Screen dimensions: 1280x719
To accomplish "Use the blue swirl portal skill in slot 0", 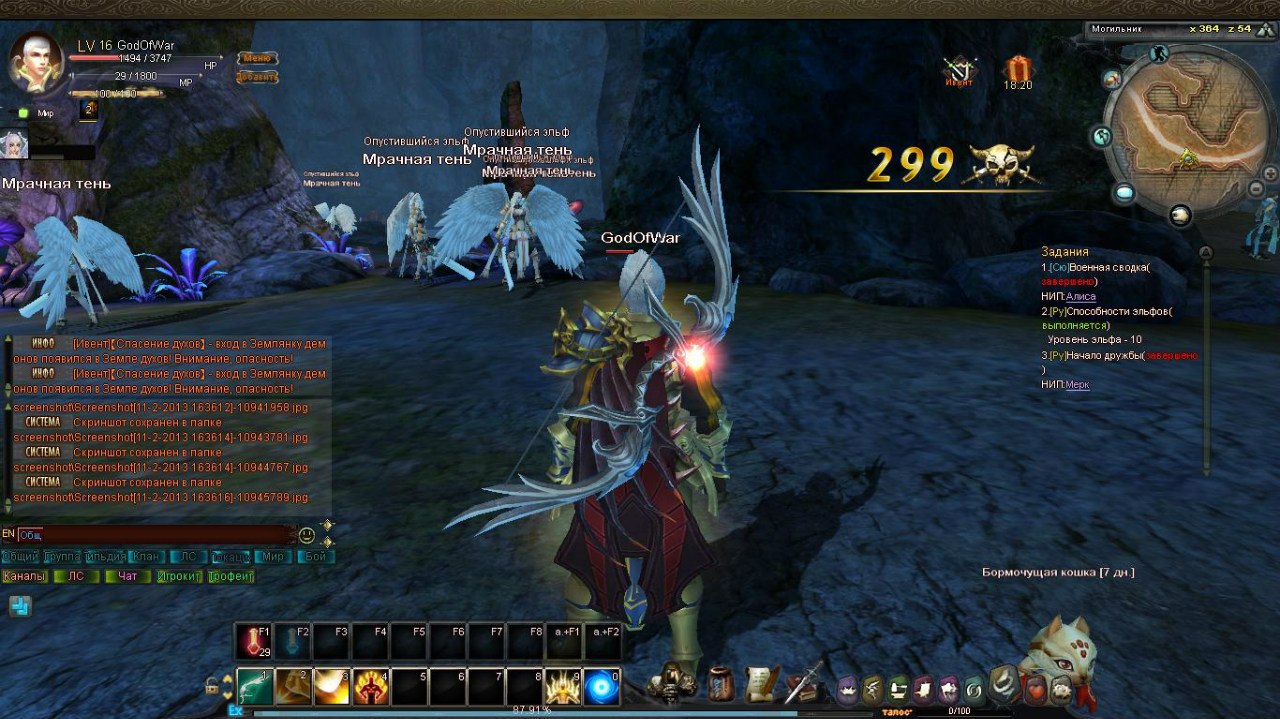I will [602, 687].
